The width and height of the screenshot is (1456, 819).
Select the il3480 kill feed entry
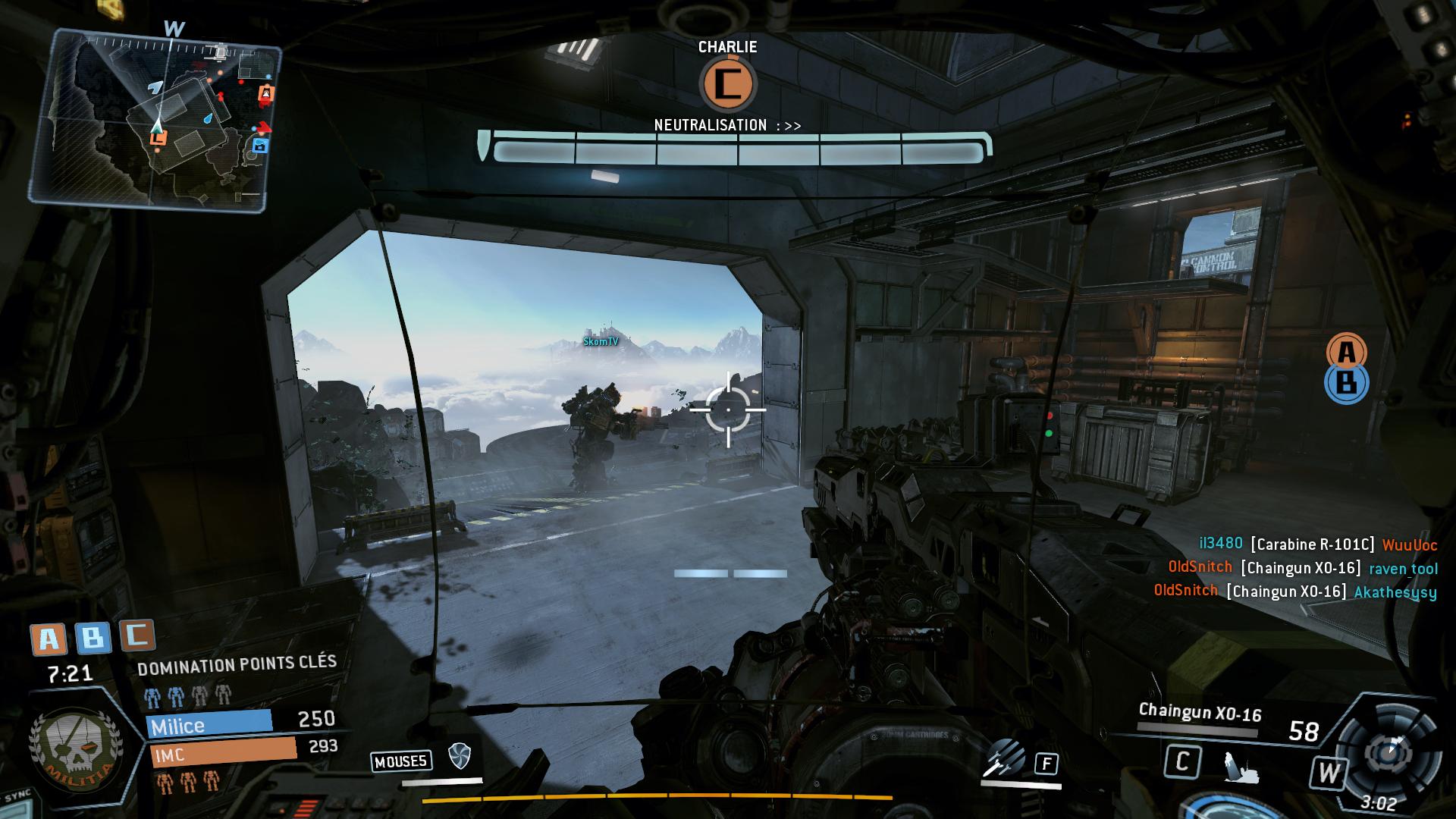coord(1317,544)
